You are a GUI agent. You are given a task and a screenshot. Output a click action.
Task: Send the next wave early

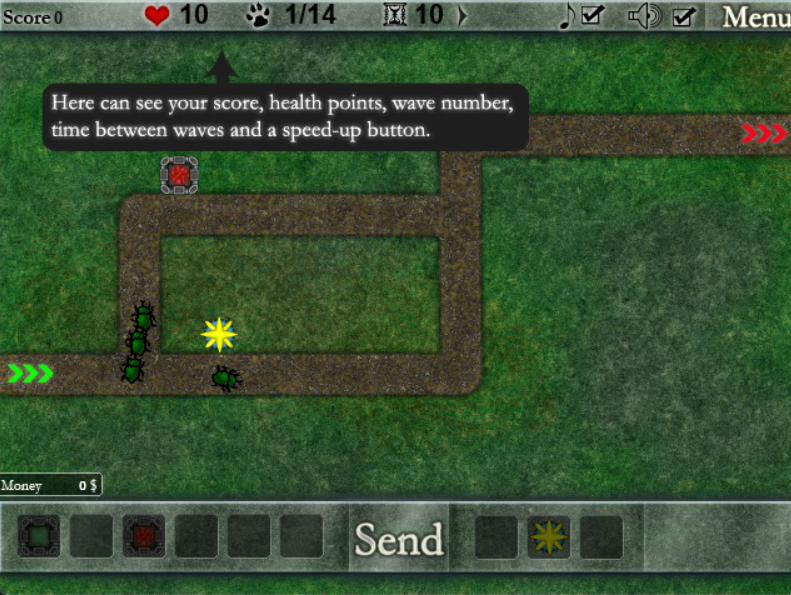pos(398,539)
